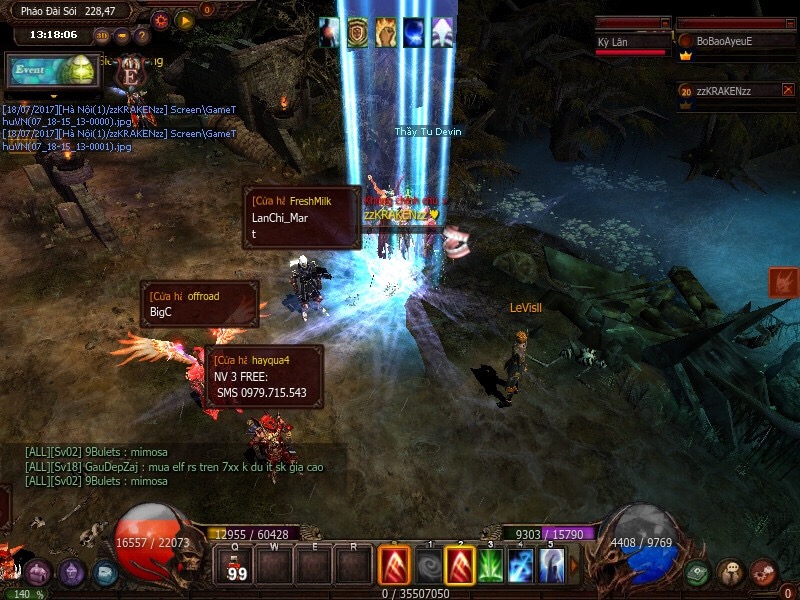Use the red potion in the Q slot
This screenshot has height=600, width=800.
[237, 565]
